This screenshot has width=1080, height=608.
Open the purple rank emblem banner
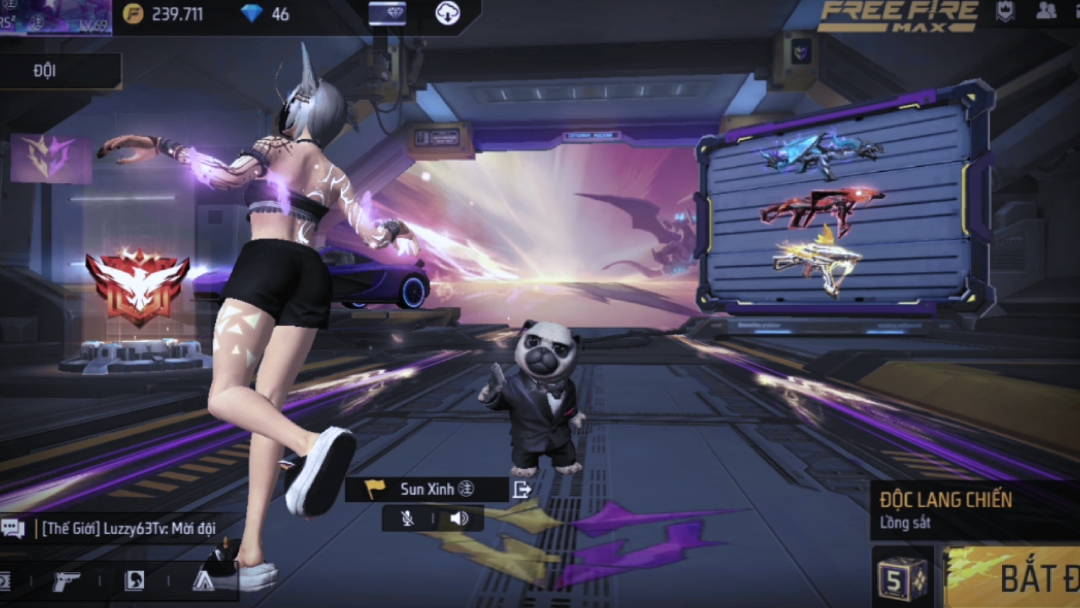[x=50, y=156]
